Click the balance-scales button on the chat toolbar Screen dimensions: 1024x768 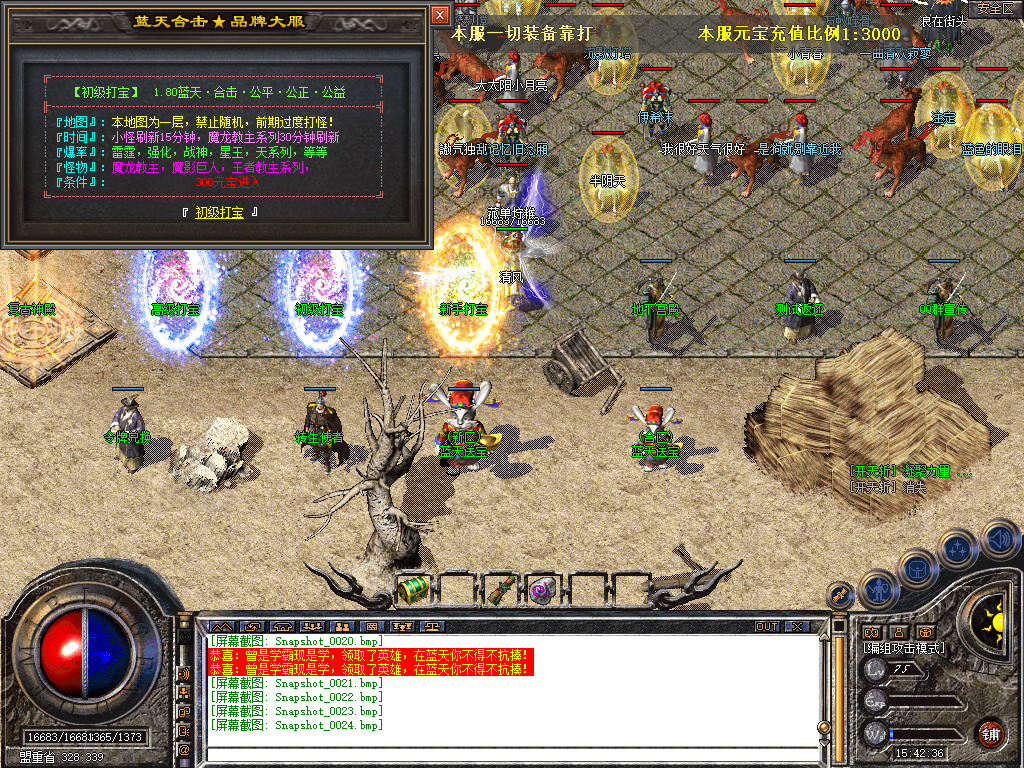click(433, 627)
